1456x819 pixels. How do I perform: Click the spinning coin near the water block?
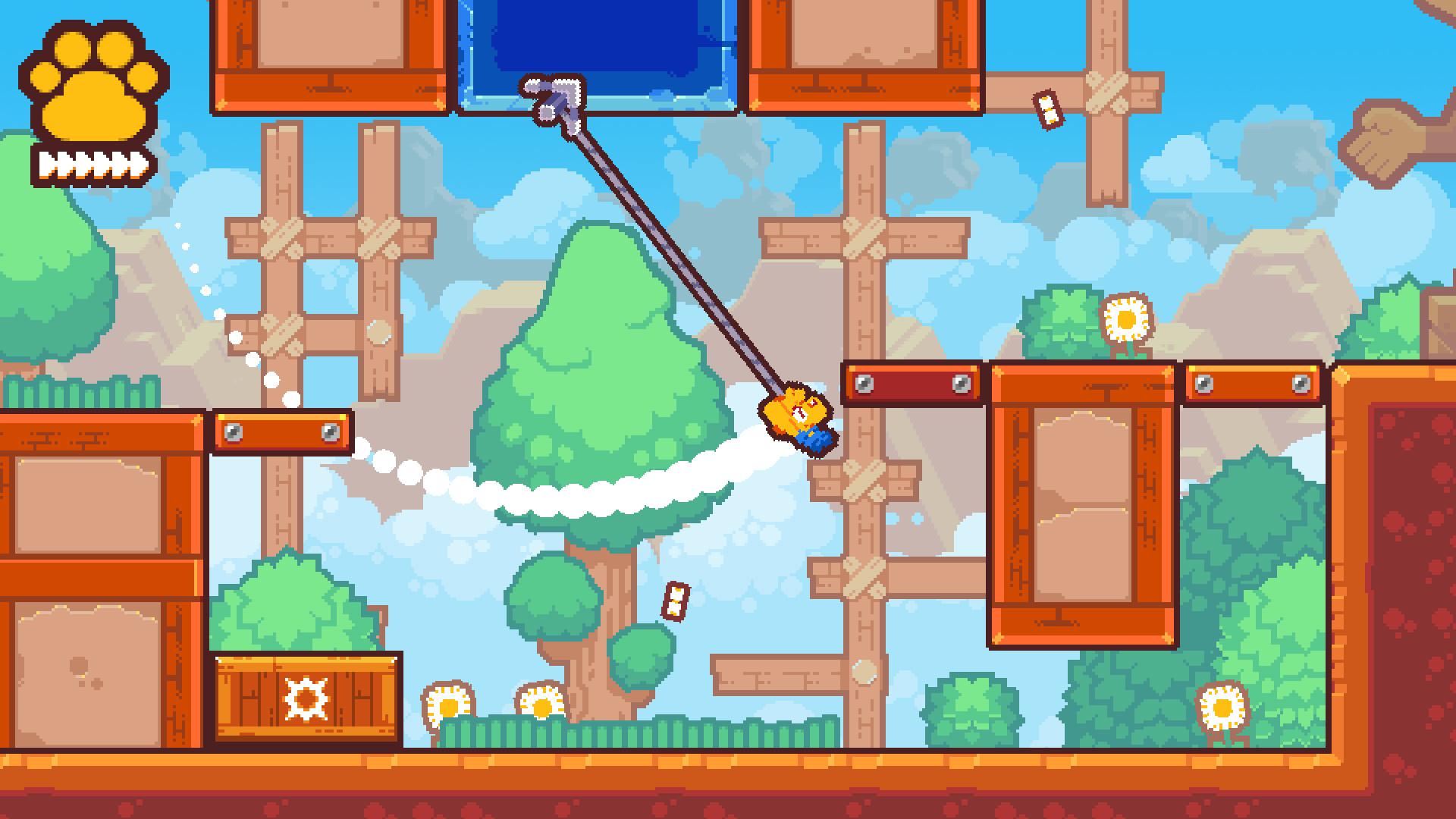1046,110
